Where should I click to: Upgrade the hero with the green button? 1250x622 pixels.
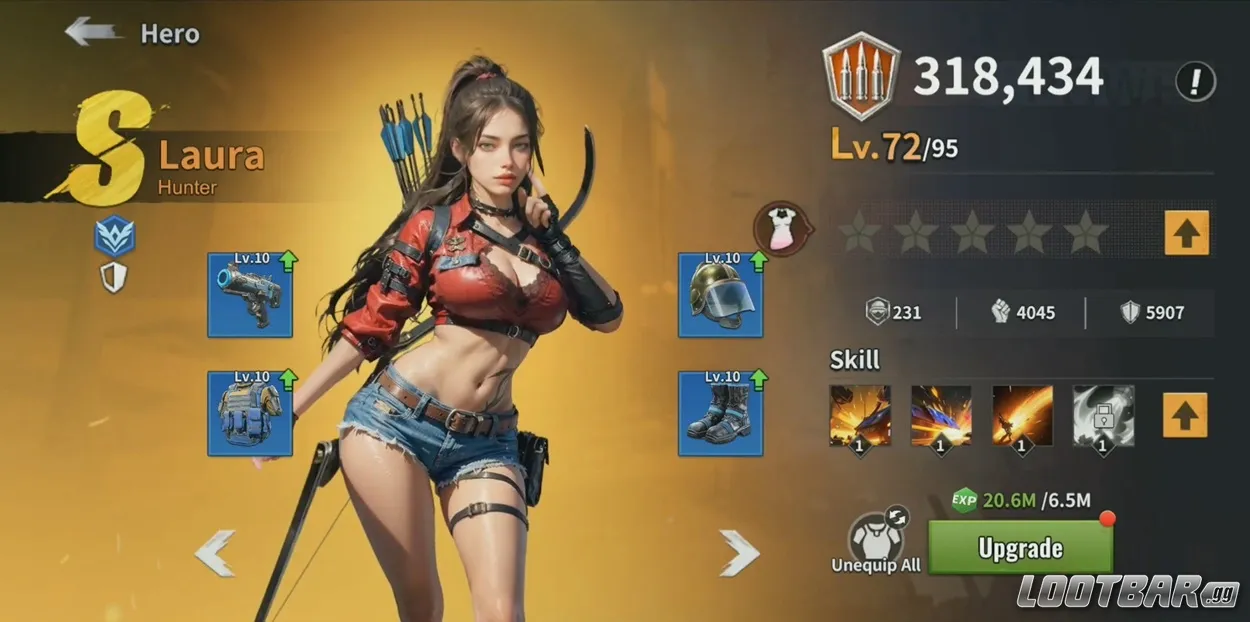(x=1020, y=547)
